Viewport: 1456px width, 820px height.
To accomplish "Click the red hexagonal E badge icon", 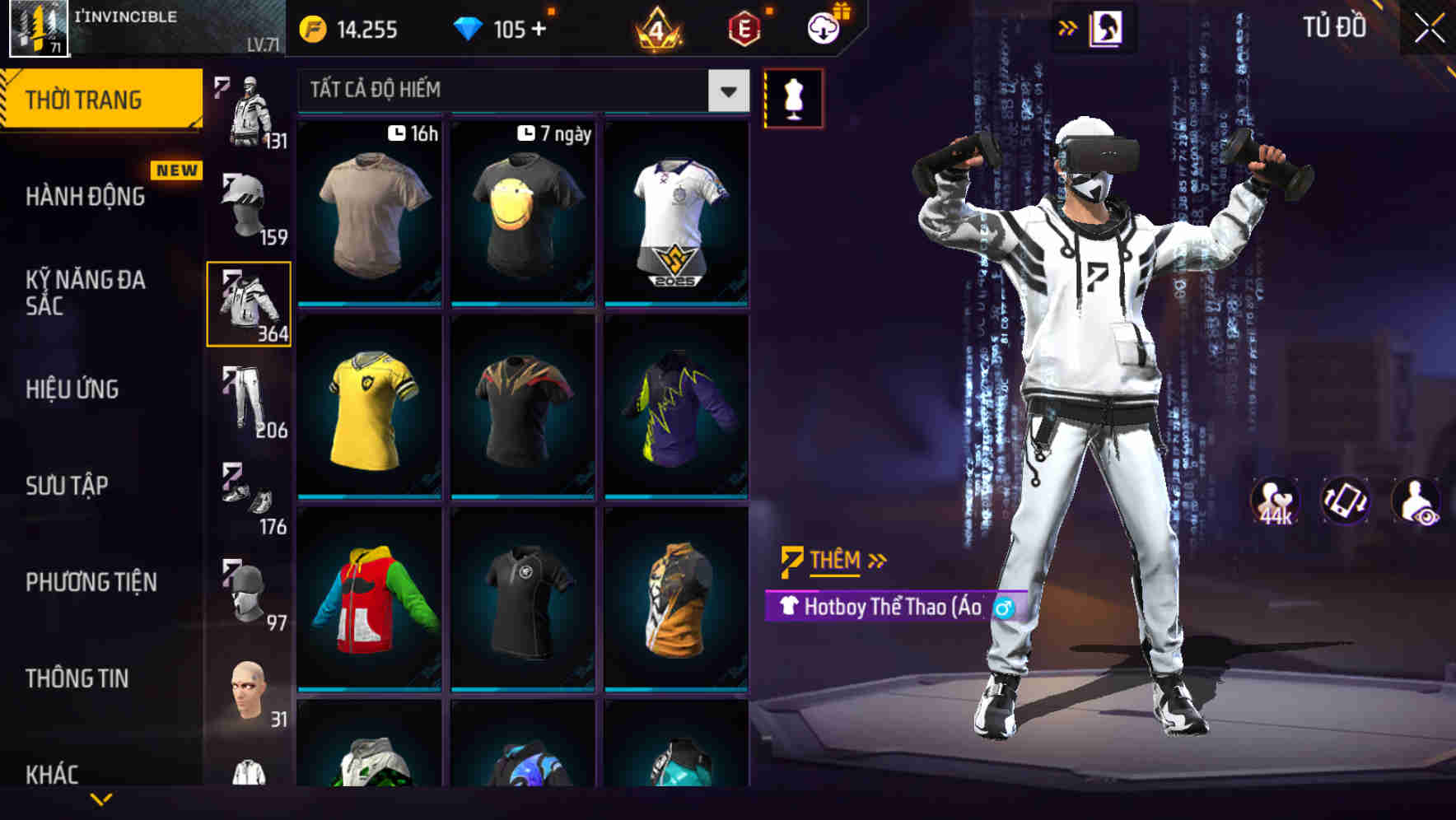I will 745,27.
